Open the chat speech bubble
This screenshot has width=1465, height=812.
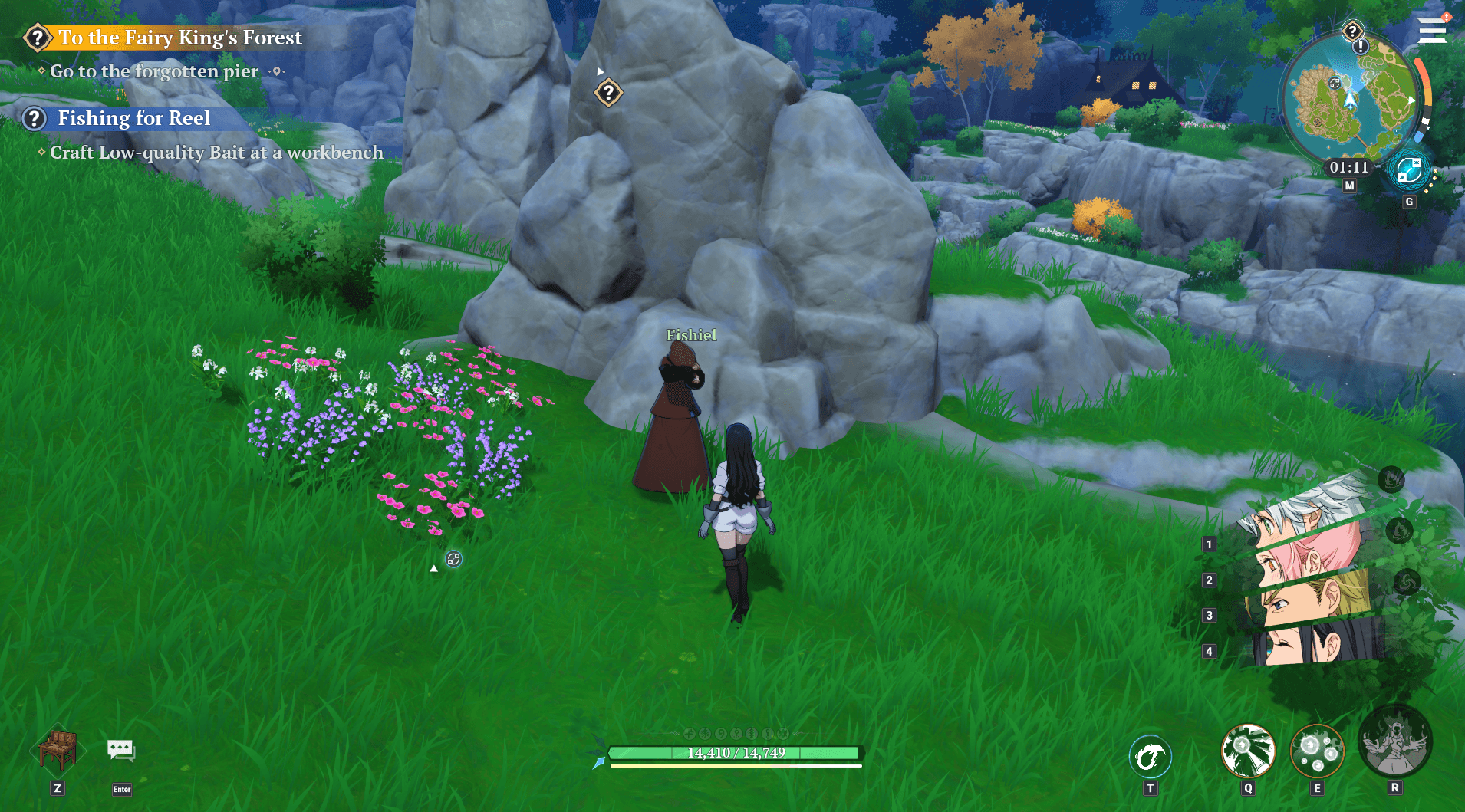point(121,750)
